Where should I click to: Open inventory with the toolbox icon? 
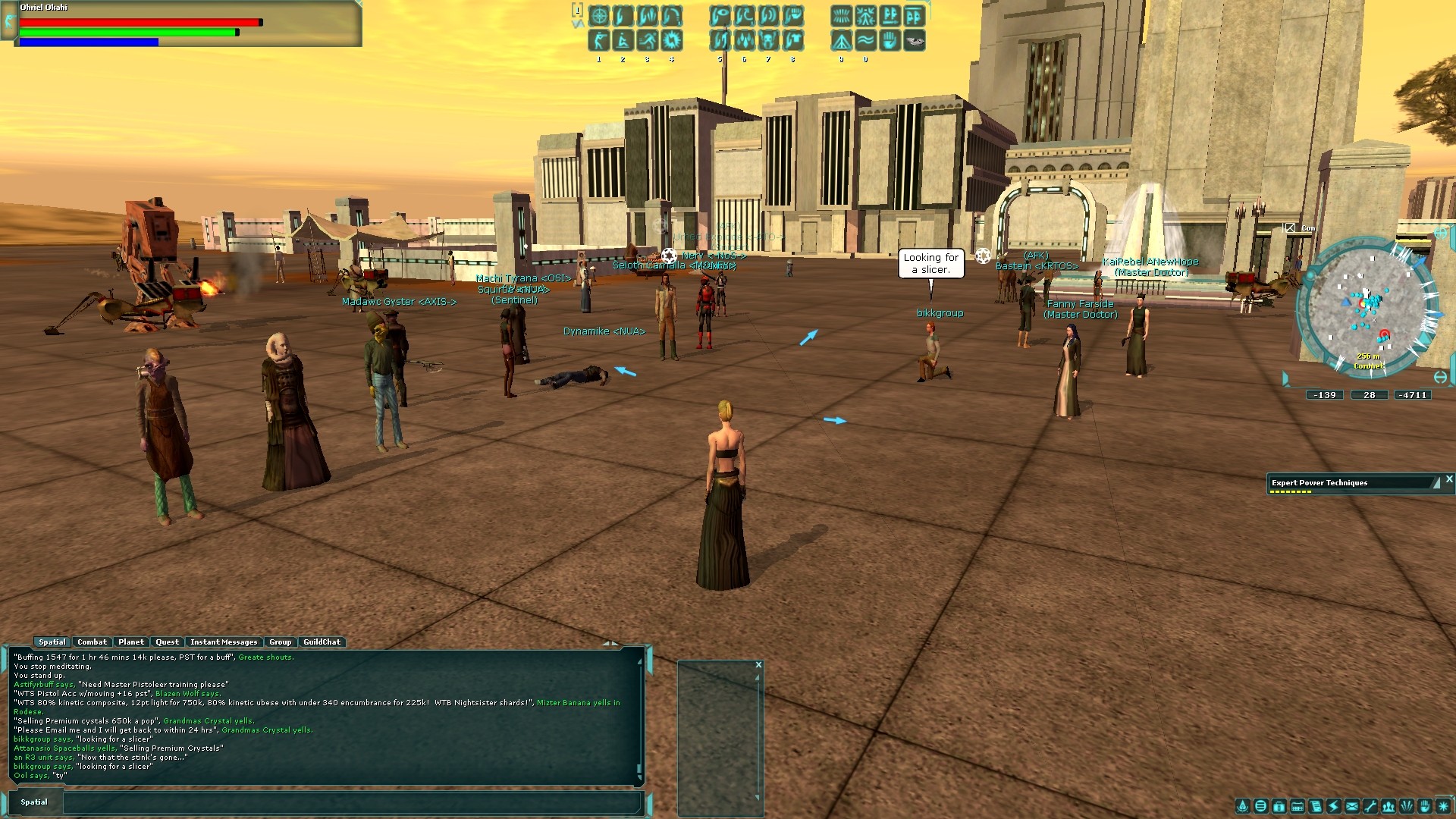pos(1279,806)
